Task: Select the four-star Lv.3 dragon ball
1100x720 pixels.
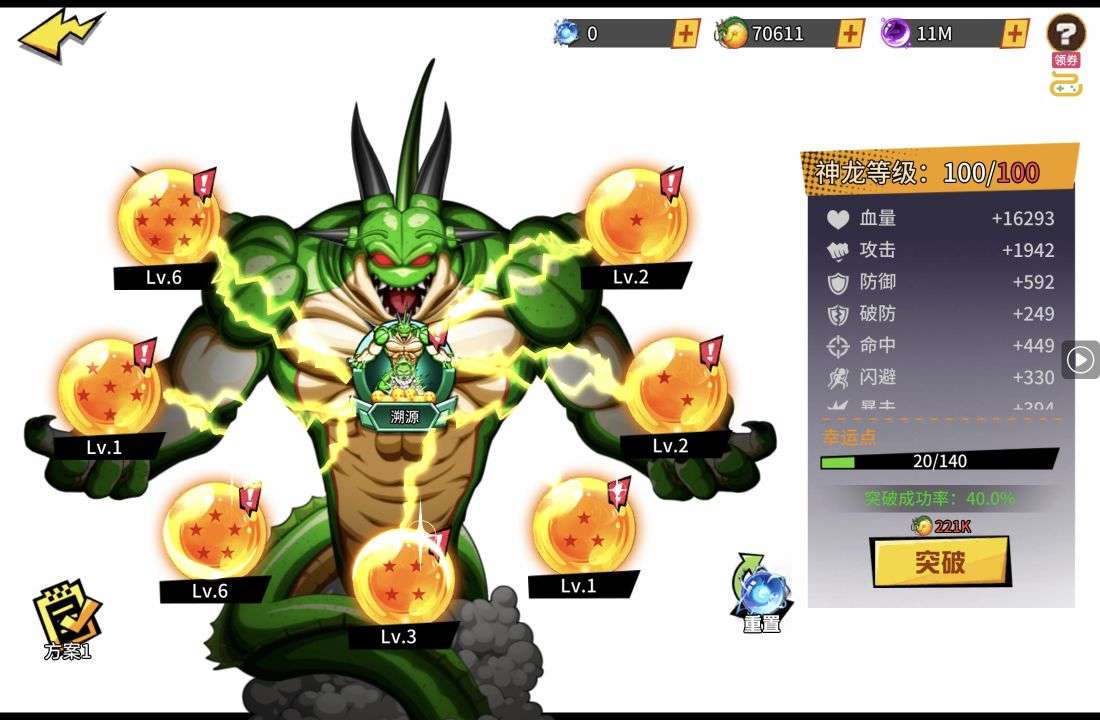Action: coord(403,575)
